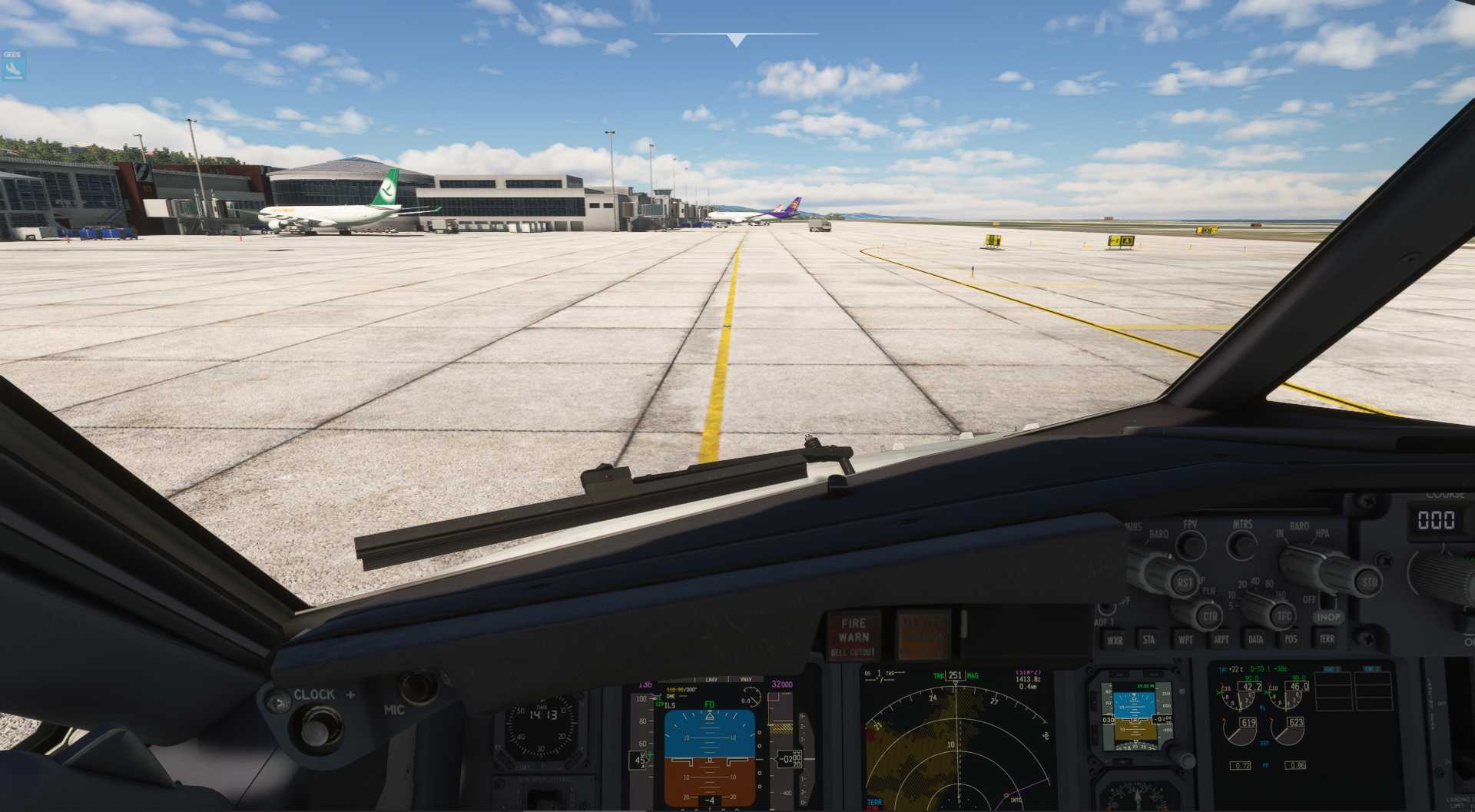
Task: Push the MTRS meters button
Action: (1242, 545)
